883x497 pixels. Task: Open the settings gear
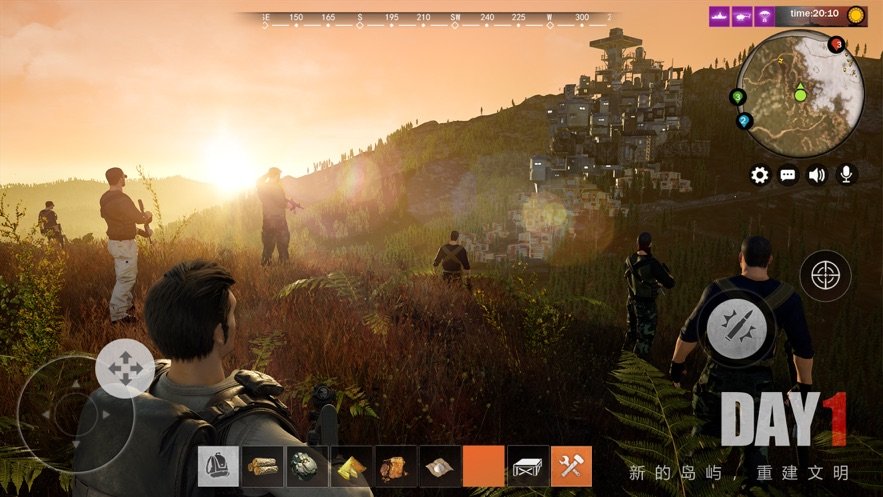[760, 175]
